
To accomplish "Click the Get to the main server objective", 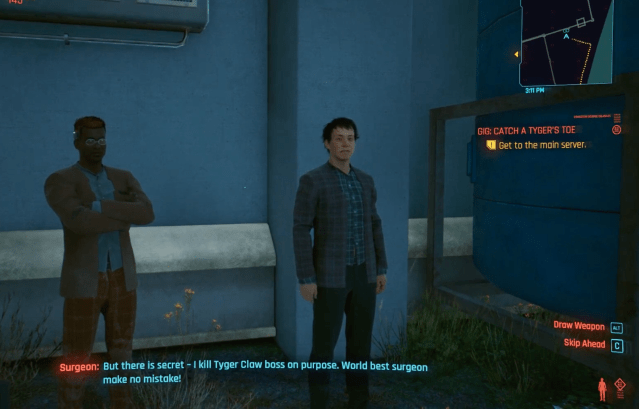I will (x=541, y=145).
